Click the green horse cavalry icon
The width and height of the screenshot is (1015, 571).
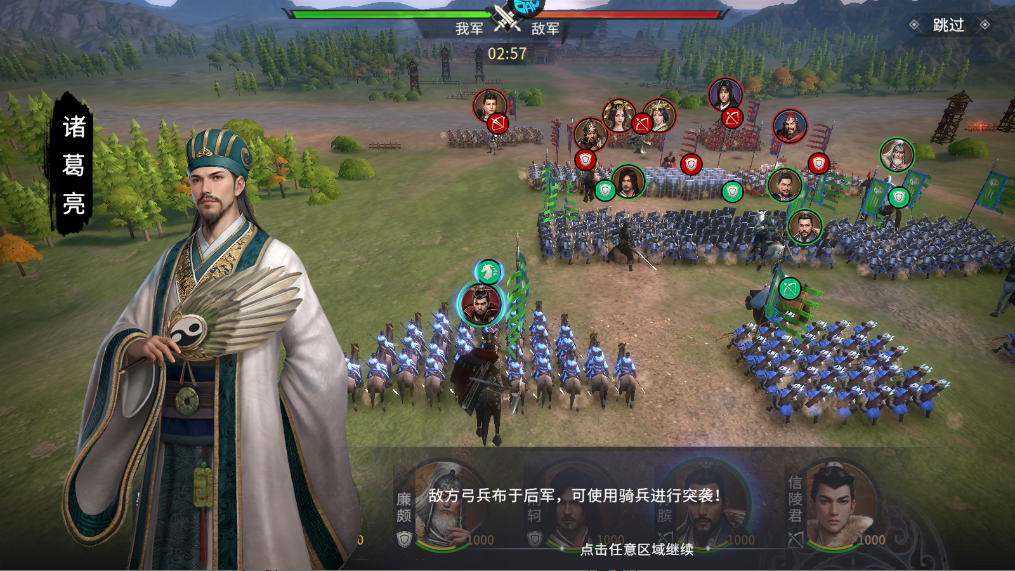tap(488, 271)
